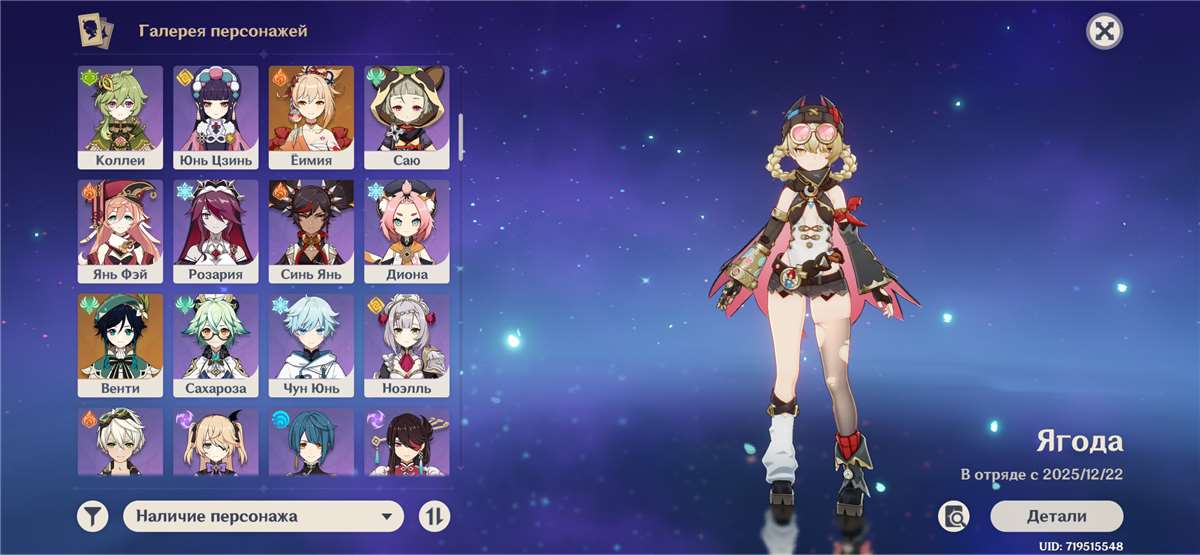Pick the Ноэлль character tile
1200x555 pixels.
pos(406,345)
